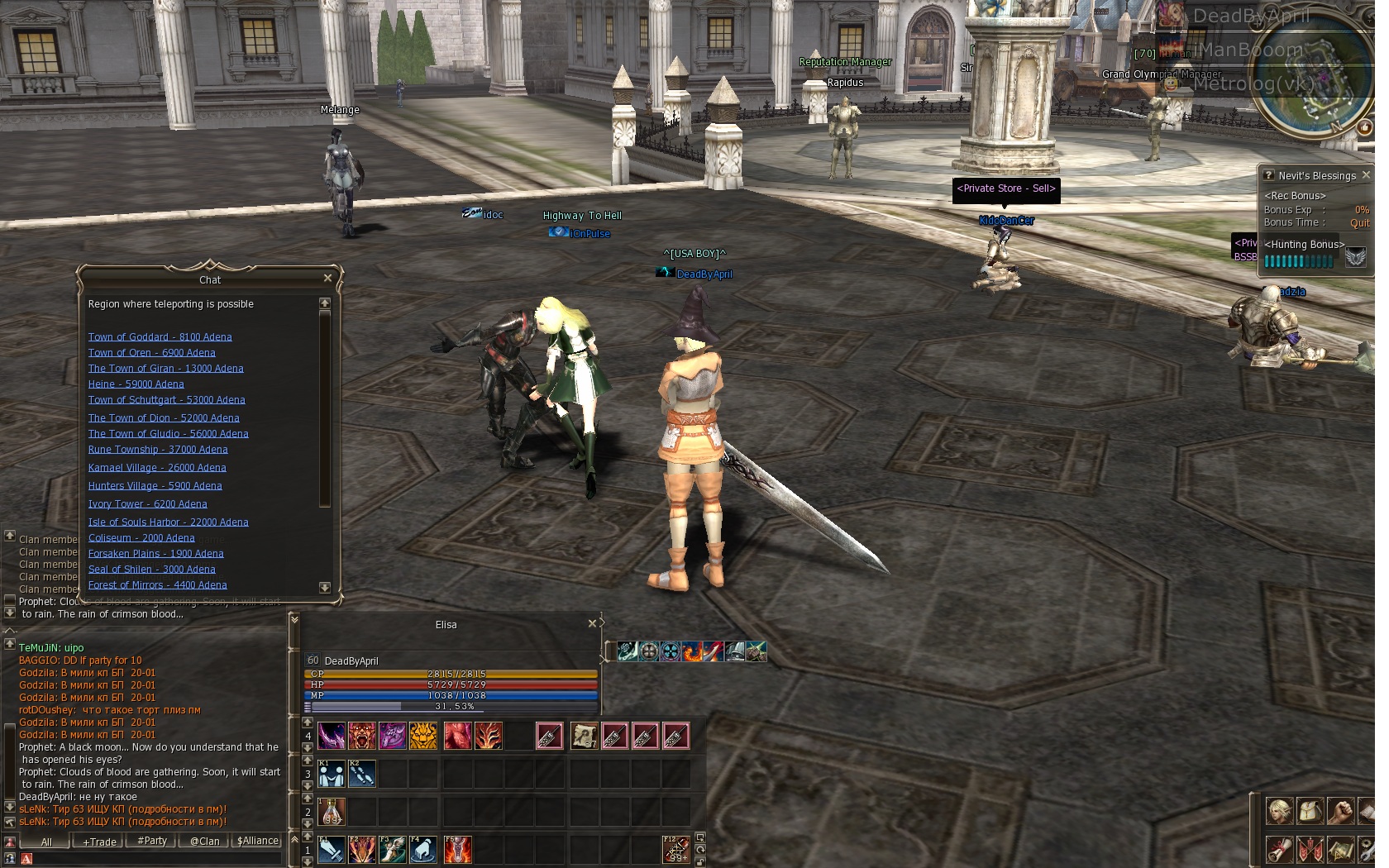Viewport: 1389px width, 868px height.
Task: Use the F1 sword attack skill
Action: tap(332, 850)
